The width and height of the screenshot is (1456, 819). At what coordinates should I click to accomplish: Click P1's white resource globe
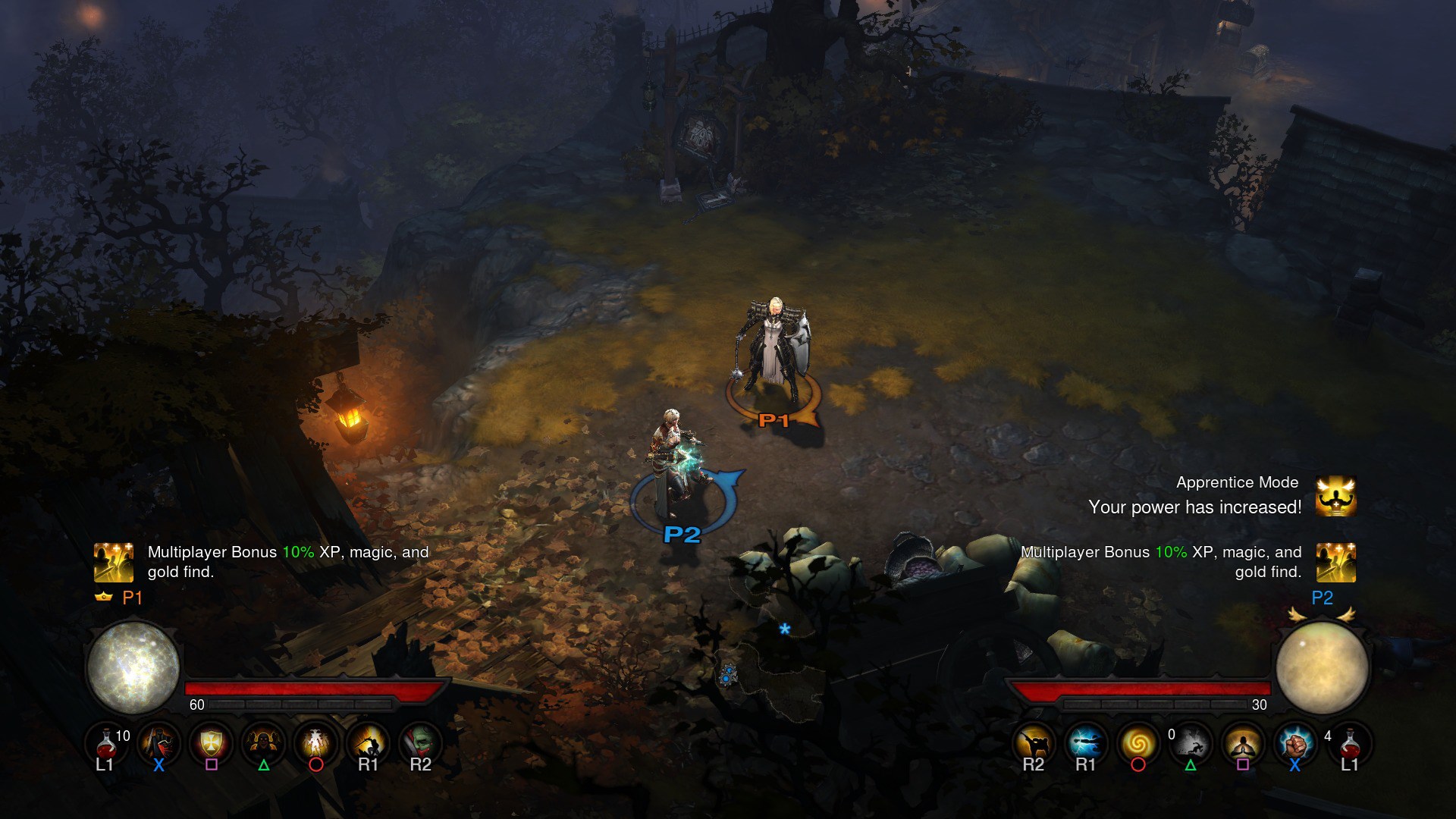(x=133, y=667)
